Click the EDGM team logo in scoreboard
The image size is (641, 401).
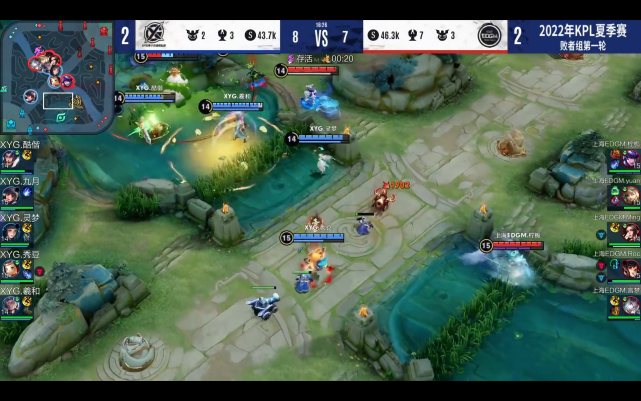[x=489, y=35]
